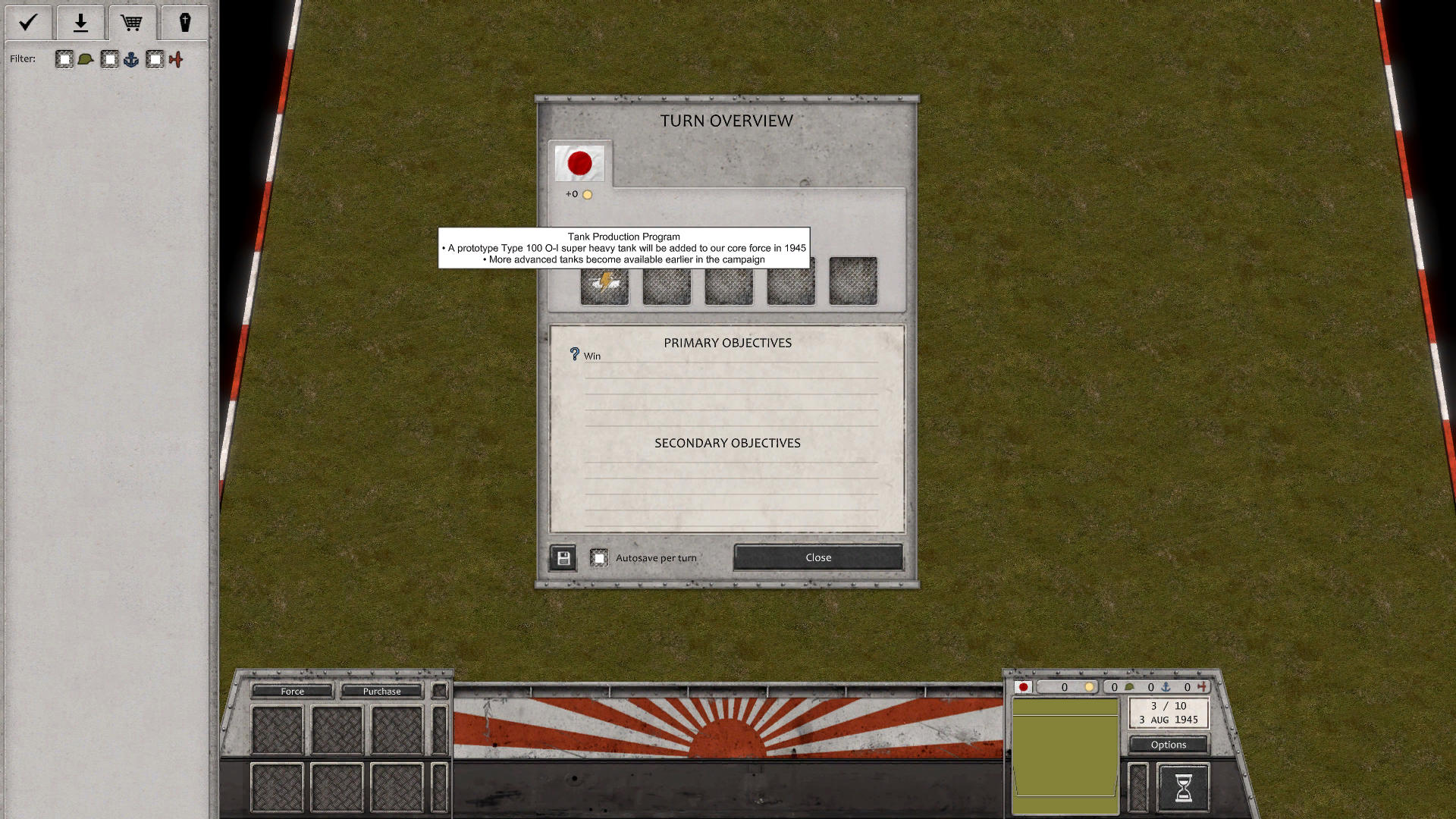This screenshot has width=1456, height=819.
Task: Enable the Autosave per turn checkbox
Action: [601, 557]
